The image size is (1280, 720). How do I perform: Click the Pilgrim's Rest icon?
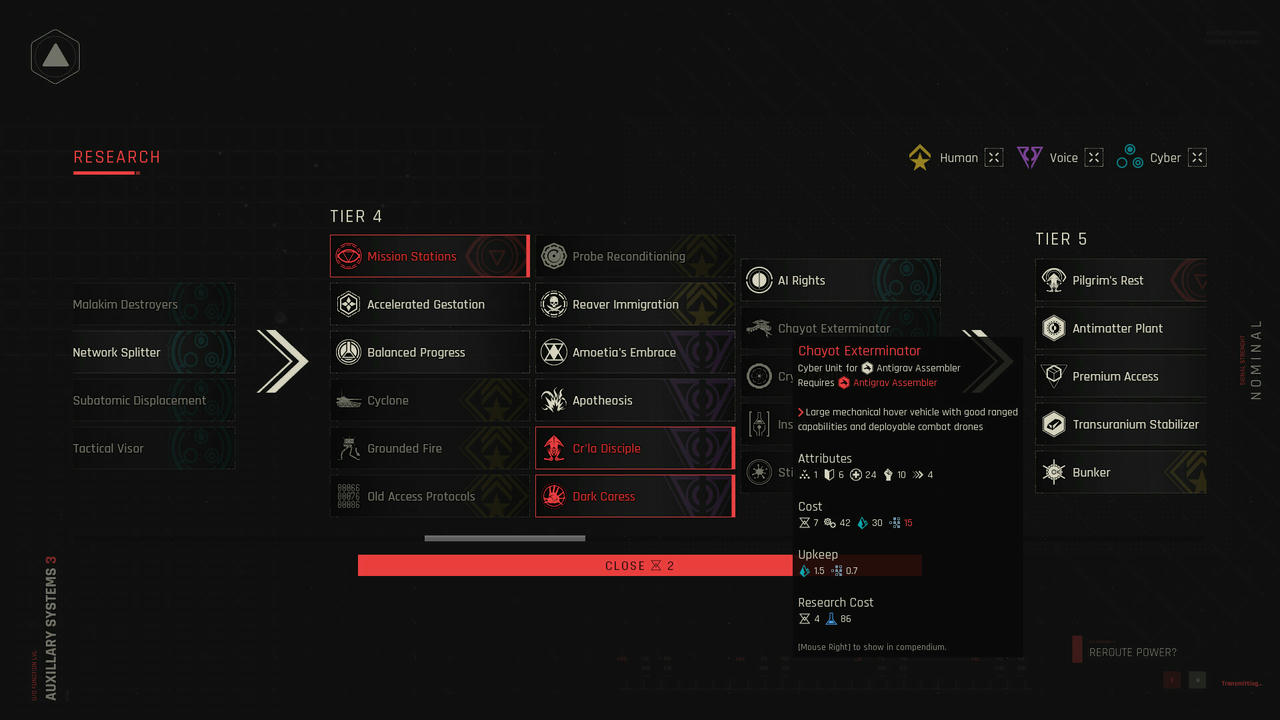[x=1052, y=280]
